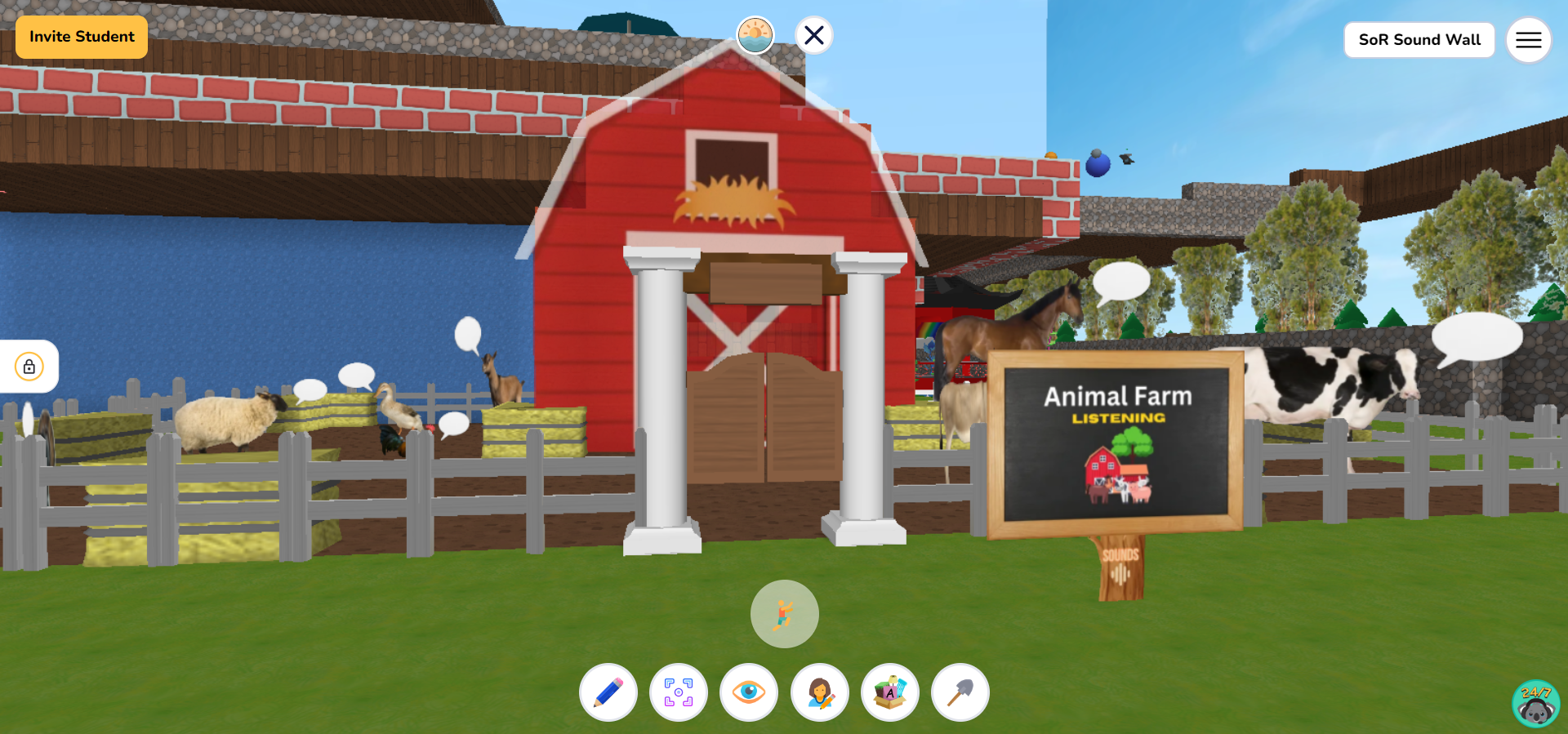
Task: Open the recenter focus tool
Action: coord(679,692)
